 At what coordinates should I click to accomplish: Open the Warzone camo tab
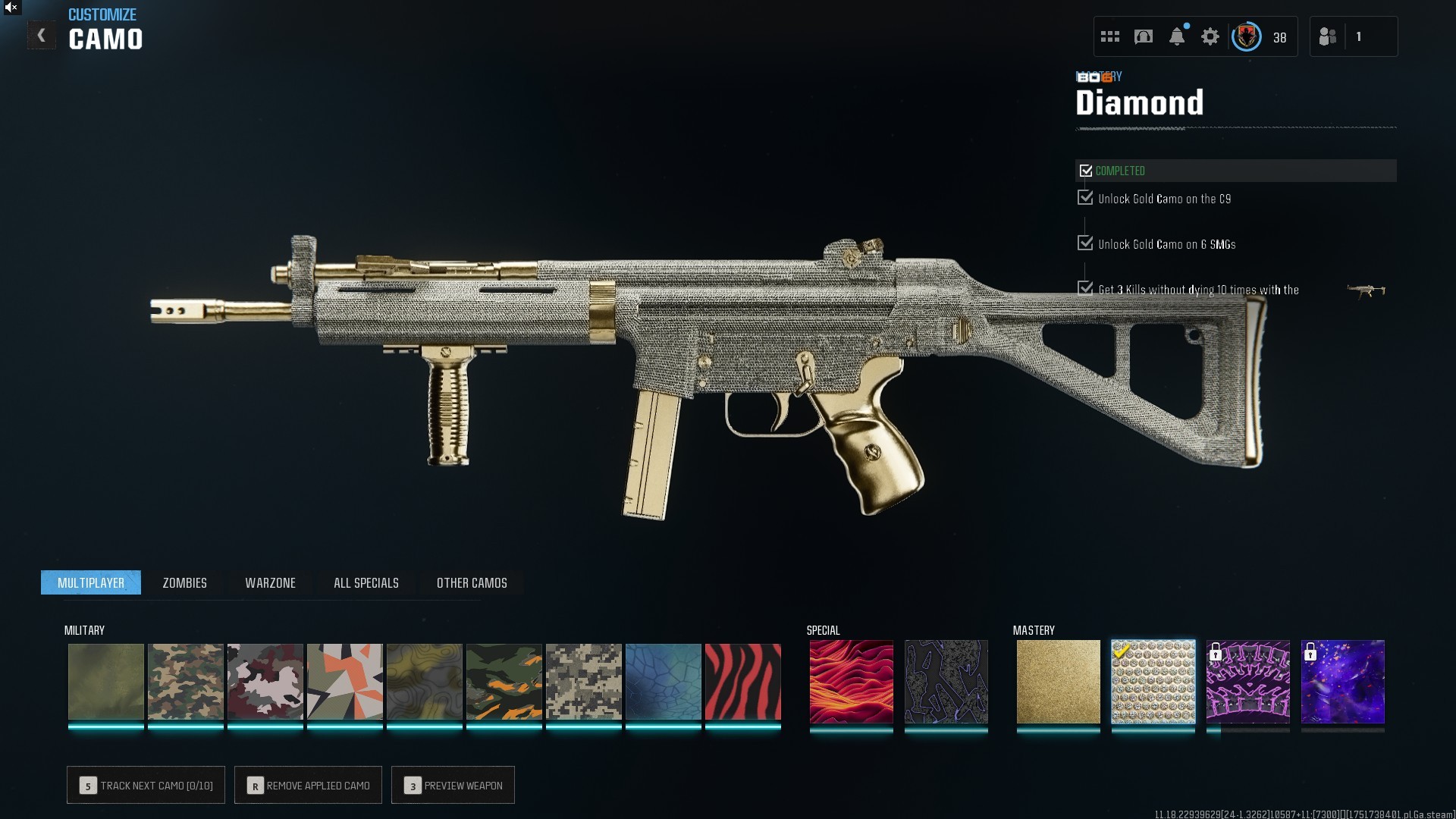coord(270,582)
